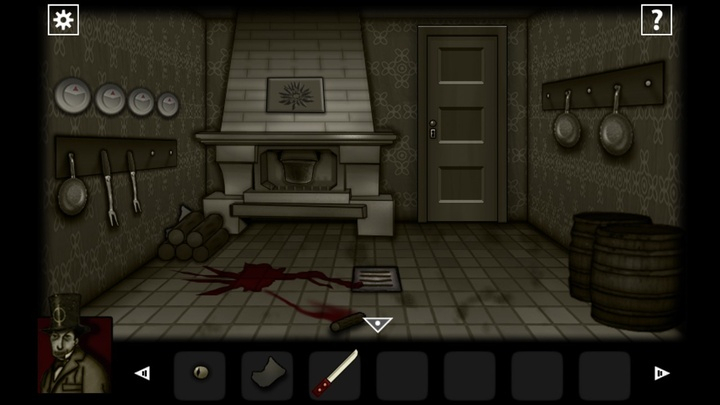
Task: Show previous inventory items with left arrow
Action: (142, 374)
